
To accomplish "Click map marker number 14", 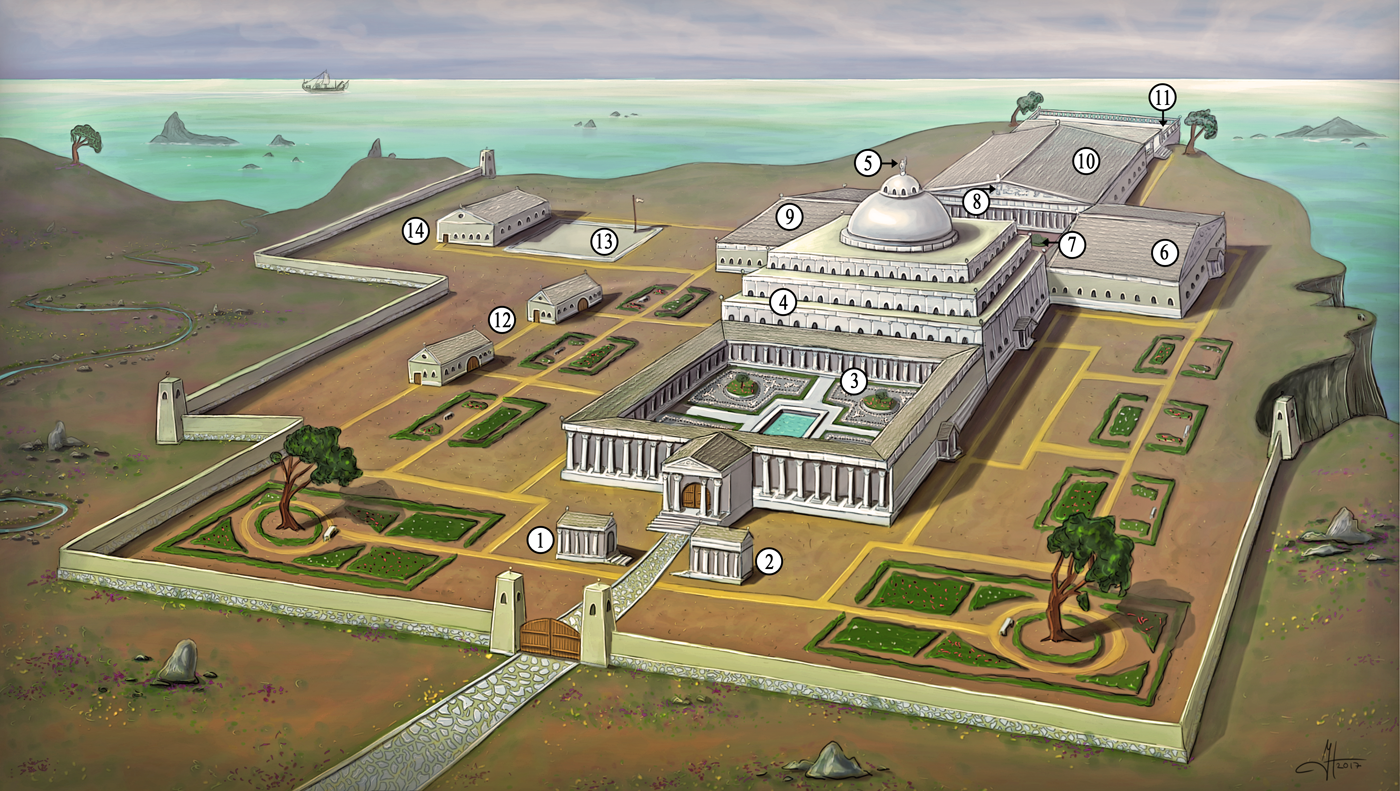I will [x=416, y=231].
